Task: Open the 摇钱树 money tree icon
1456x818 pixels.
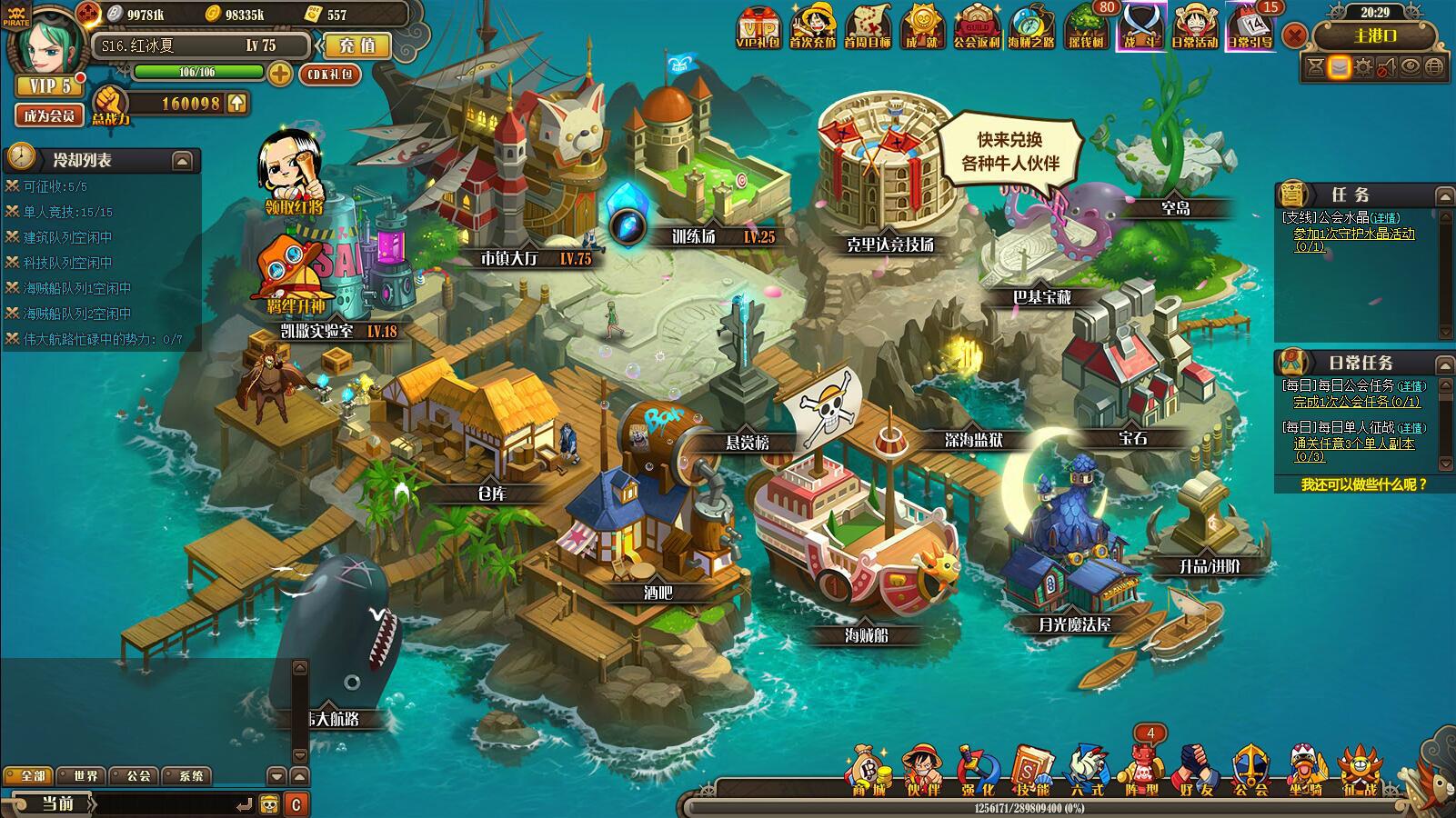Action: pos(1086,27)
